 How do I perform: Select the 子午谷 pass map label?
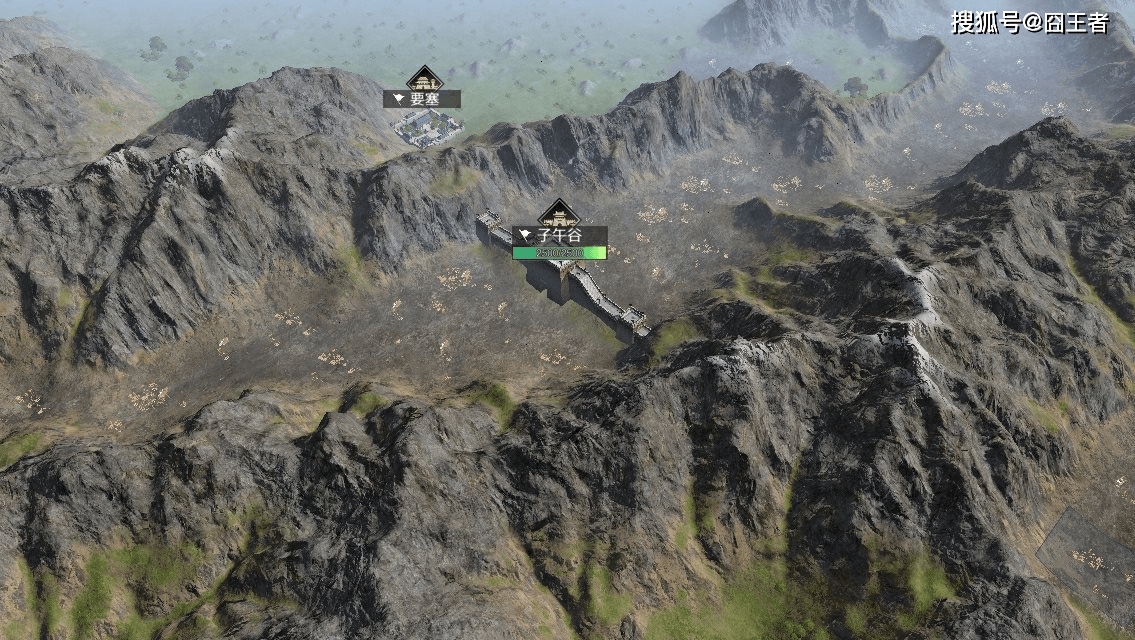[x=559, y=236]
